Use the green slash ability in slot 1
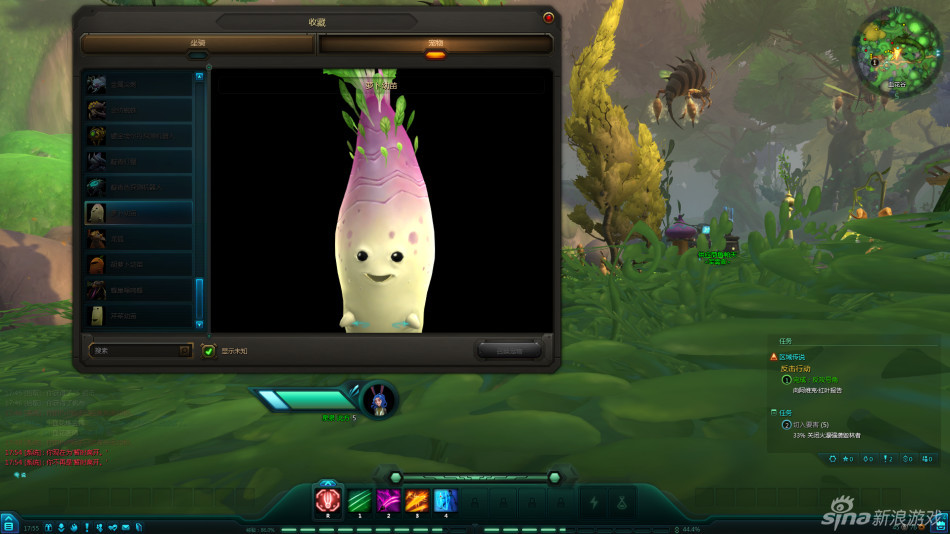The image size is (950, 534). click(358, 500)
